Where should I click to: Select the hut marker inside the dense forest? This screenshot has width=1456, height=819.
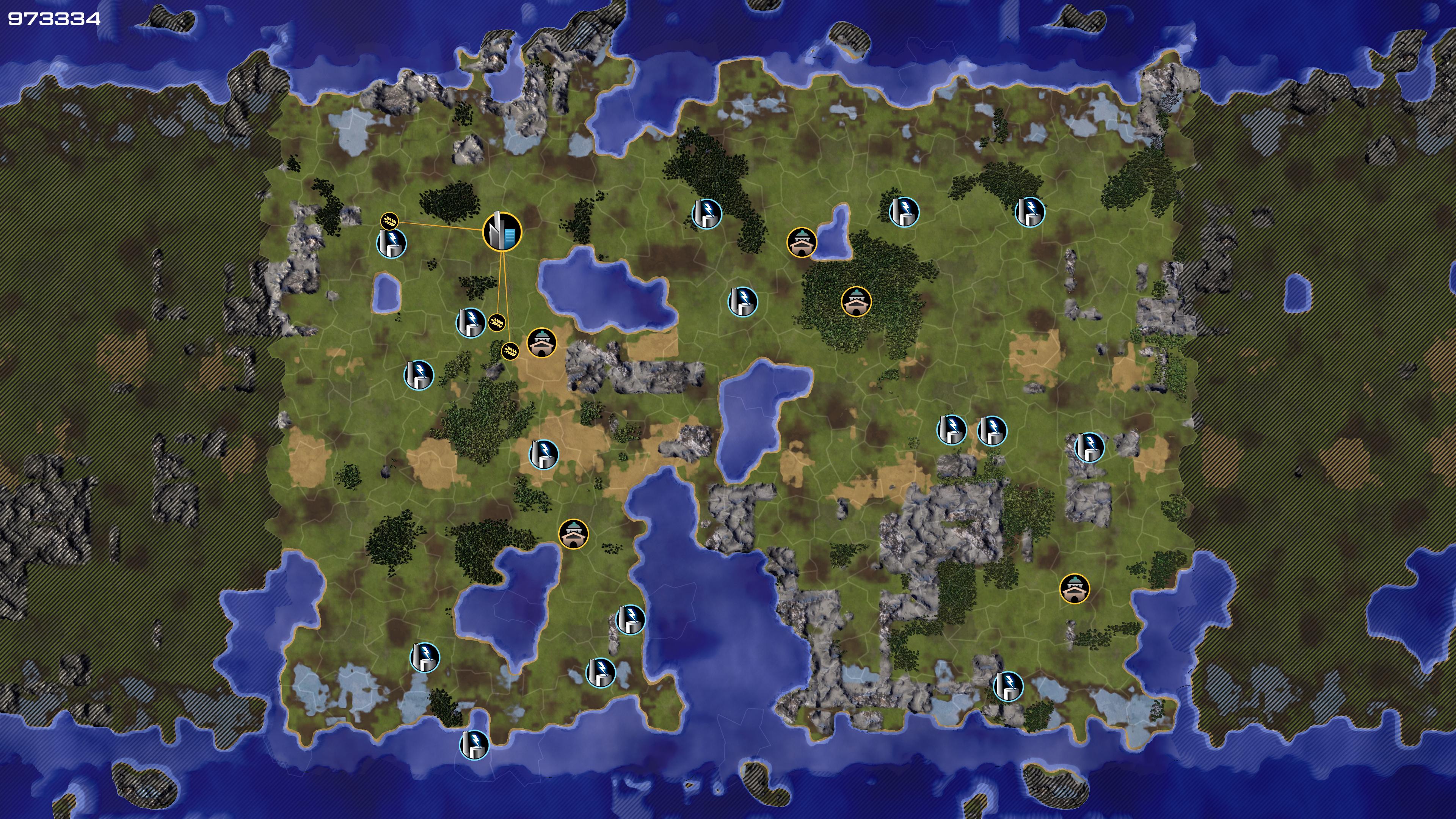tap(856, 301)
